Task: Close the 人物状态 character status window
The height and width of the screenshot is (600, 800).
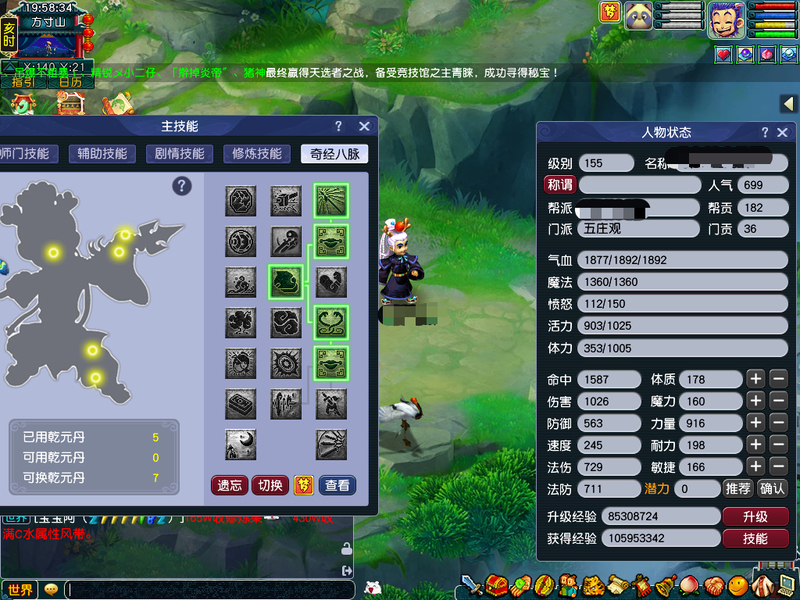Action: point(784,133)
